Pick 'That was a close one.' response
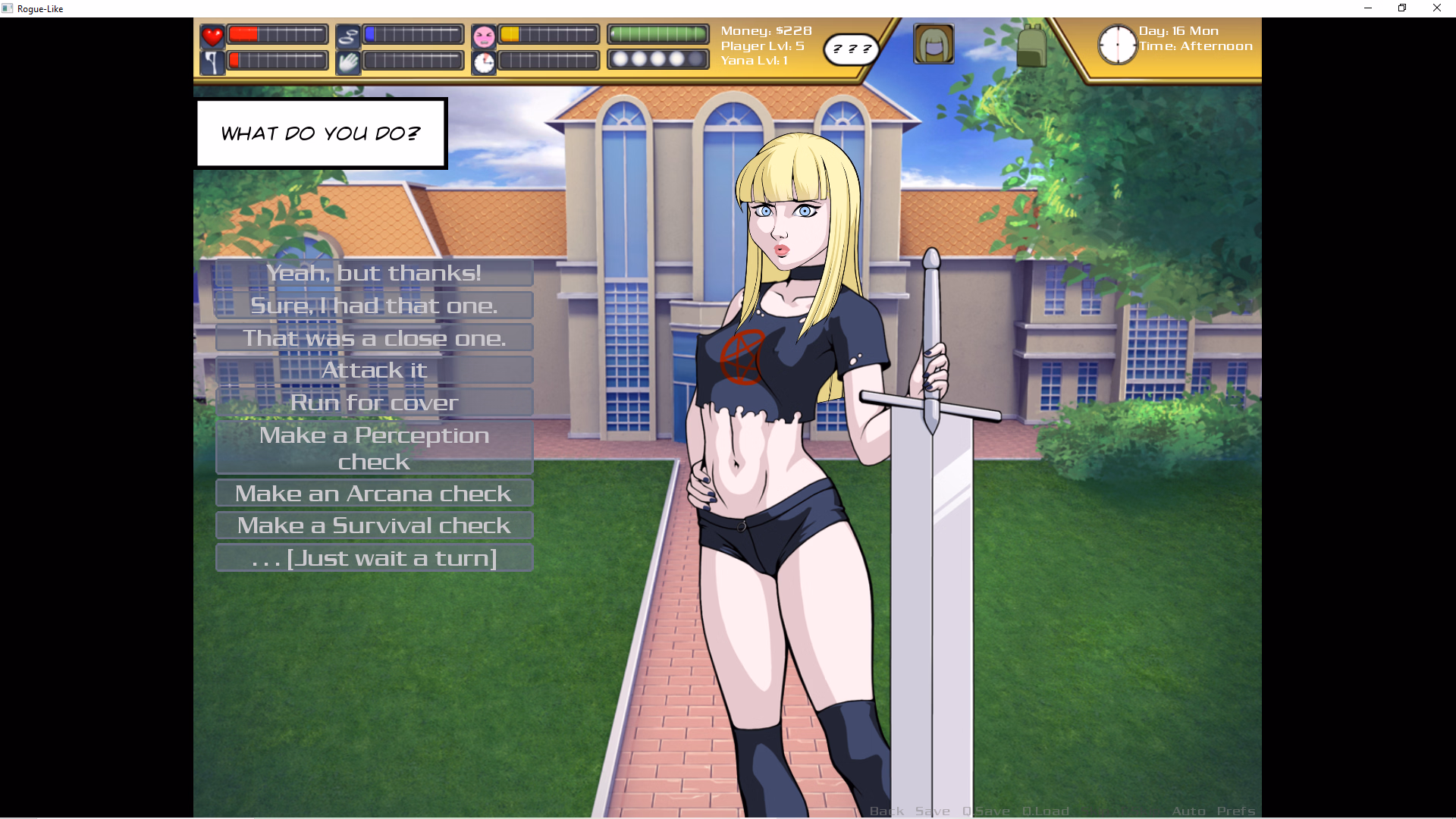Viewport: 1456px width, 819px height. pyautogui.click(x=374, y=338)
